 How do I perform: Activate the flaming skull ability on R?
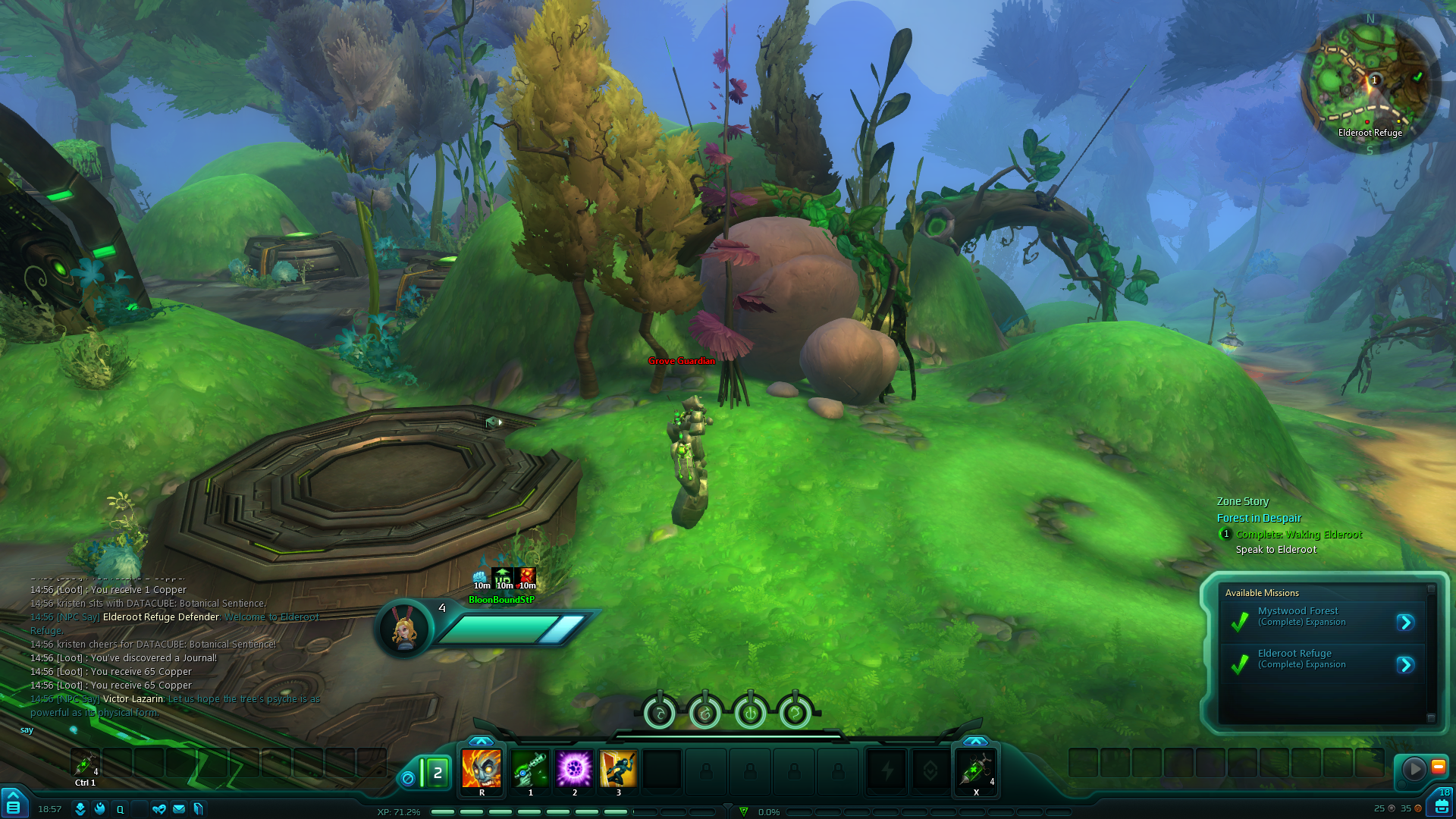pos(482,769)
